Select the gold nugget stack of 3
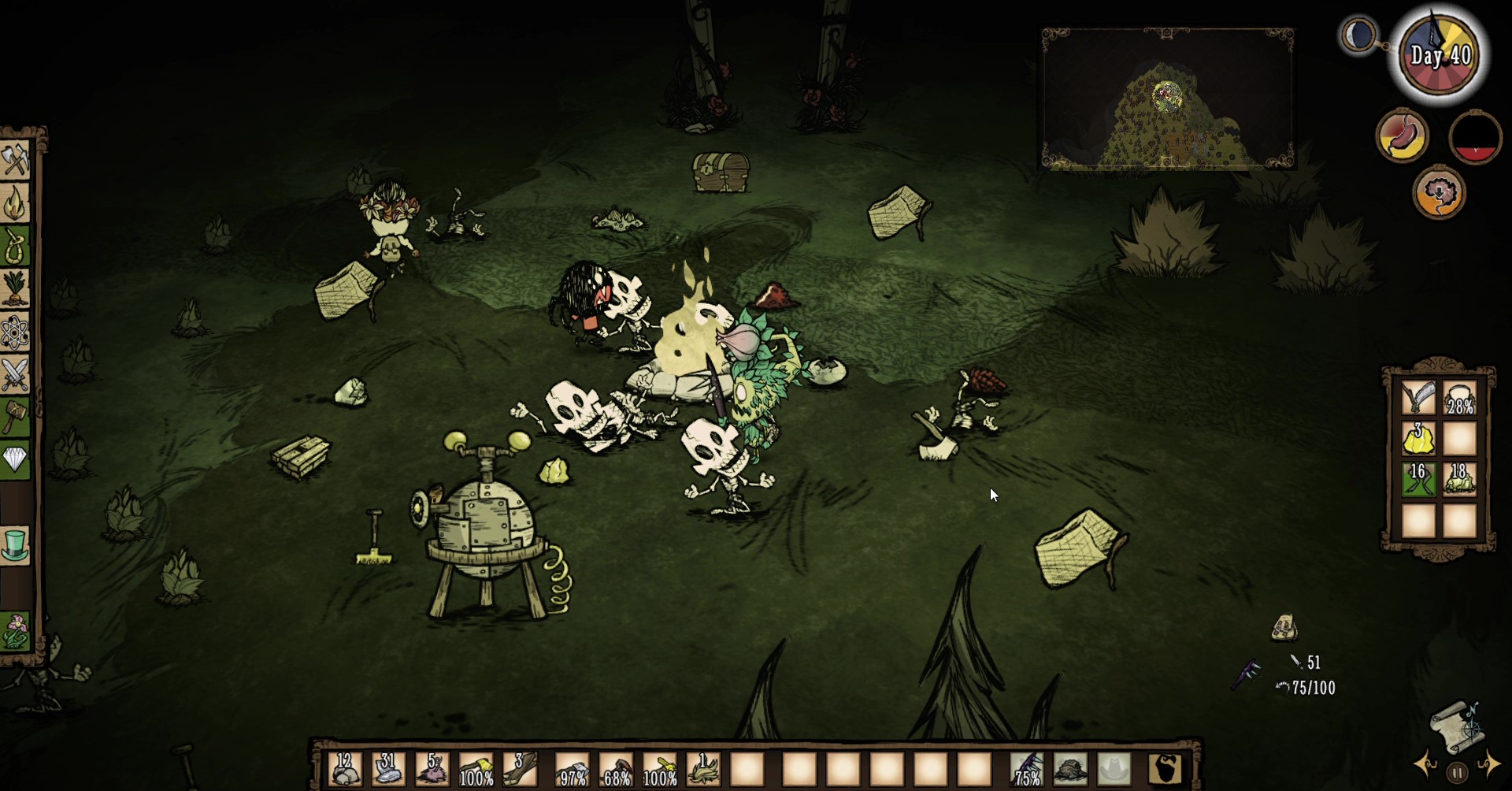 [x=1417, y=439]
